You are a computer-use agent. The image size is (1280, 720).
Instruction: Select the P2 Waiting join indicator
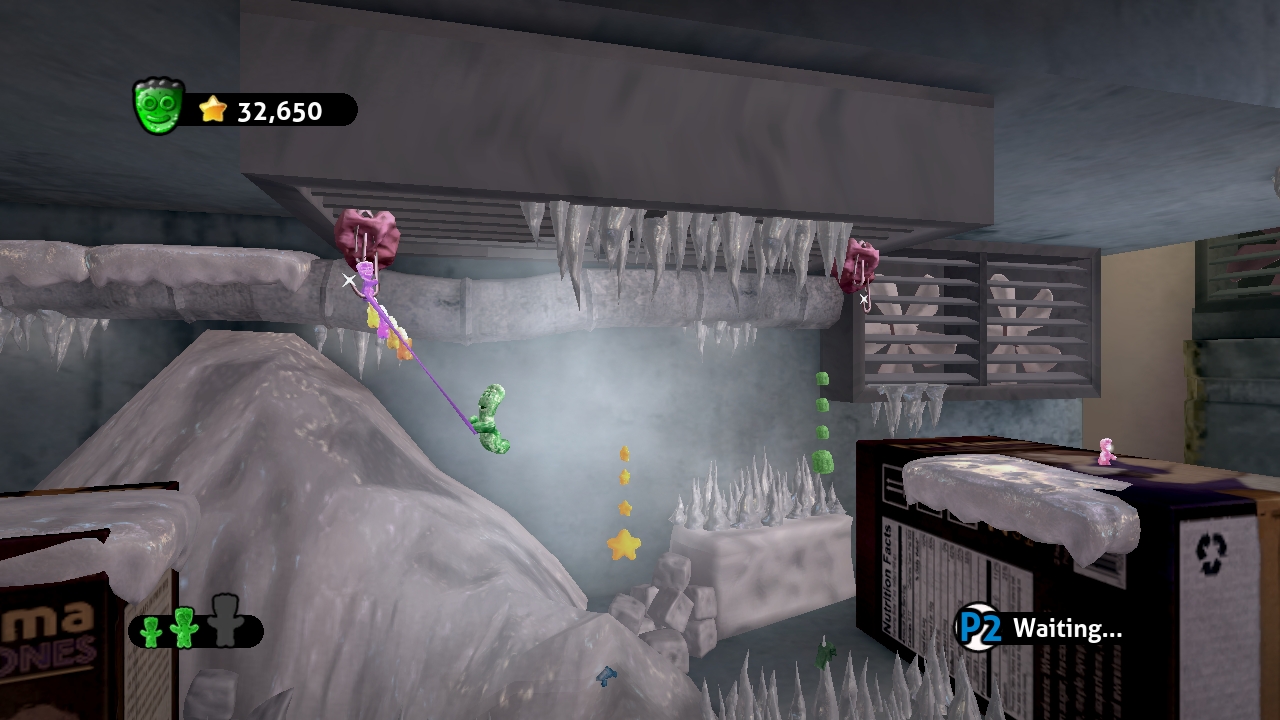1040,628
